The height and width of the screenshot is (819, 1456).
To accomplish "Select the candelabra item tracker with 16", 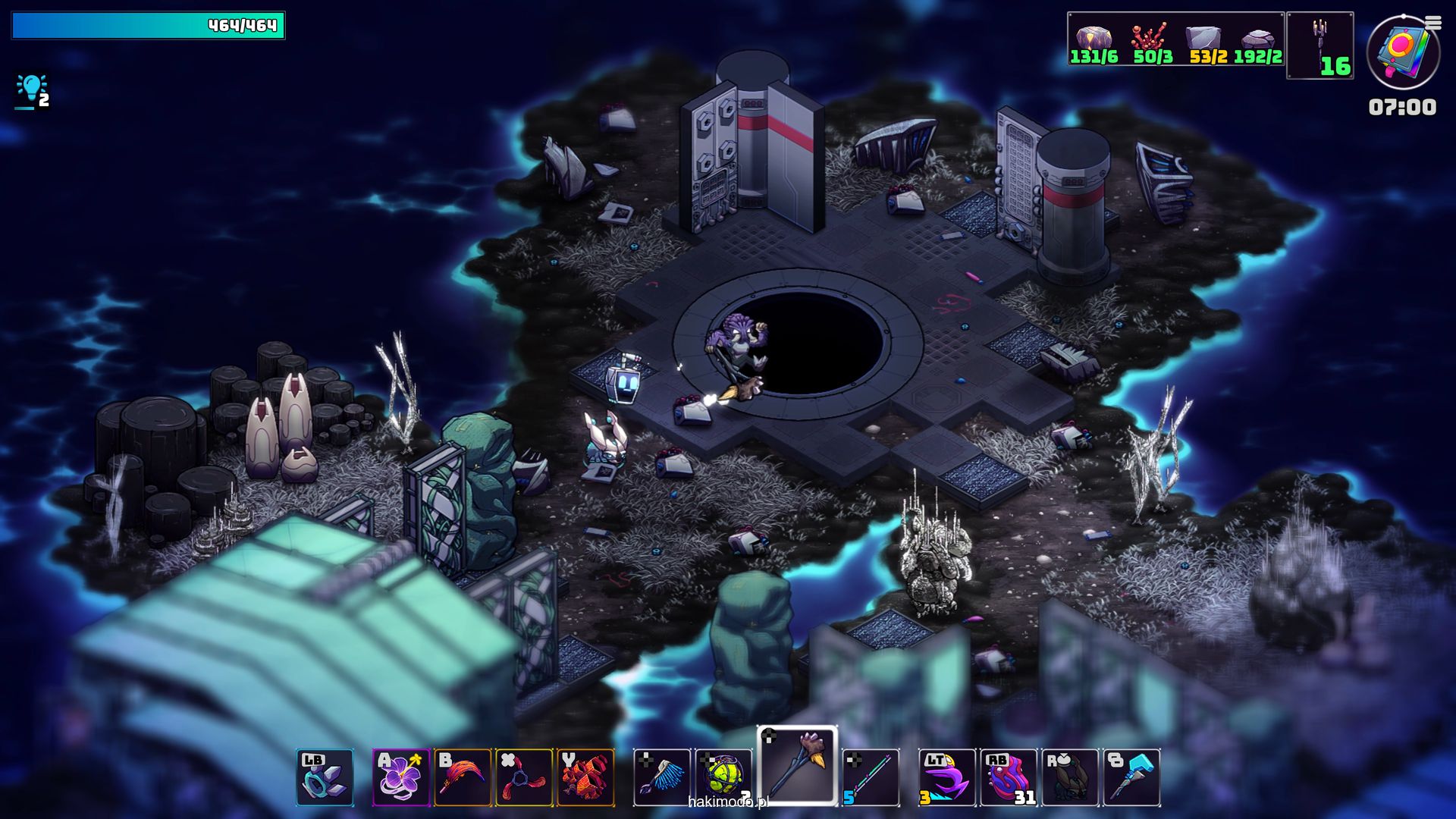I will (x=1320, y=45).
